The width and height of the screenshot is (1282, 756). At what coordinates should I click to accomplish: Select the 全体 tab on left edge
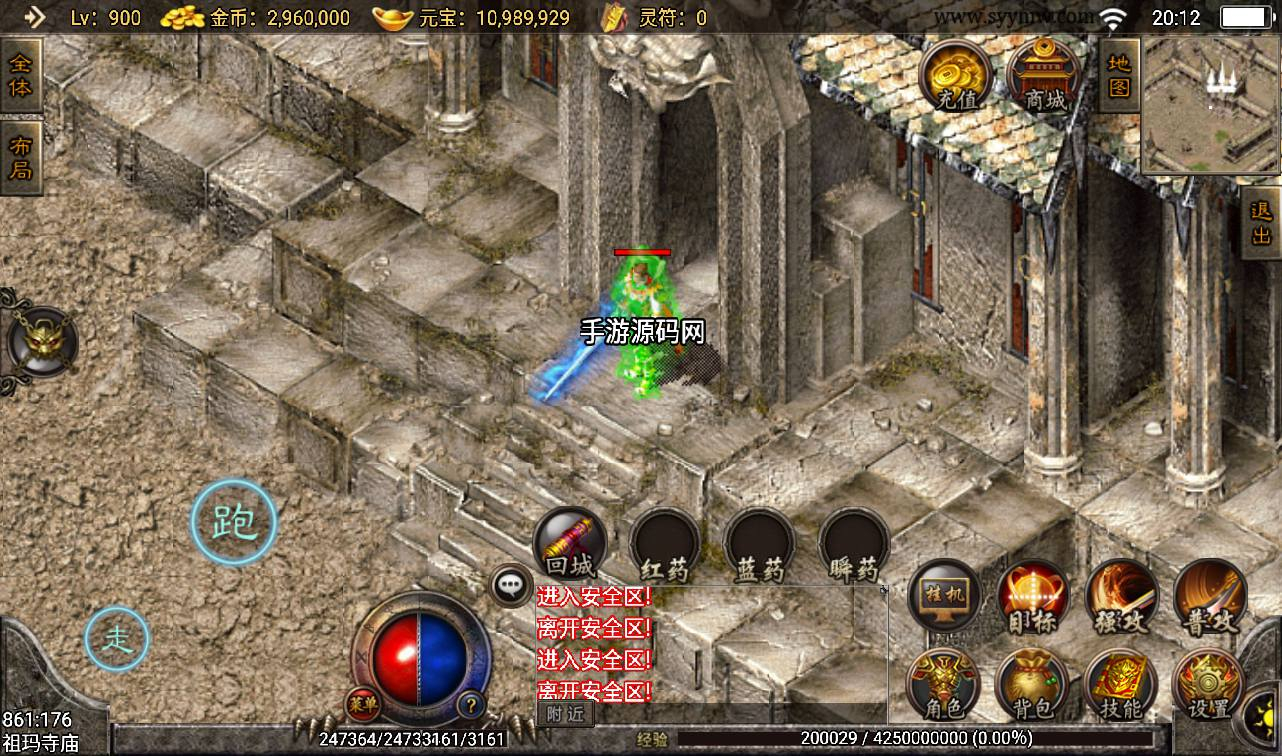[20, 75]
